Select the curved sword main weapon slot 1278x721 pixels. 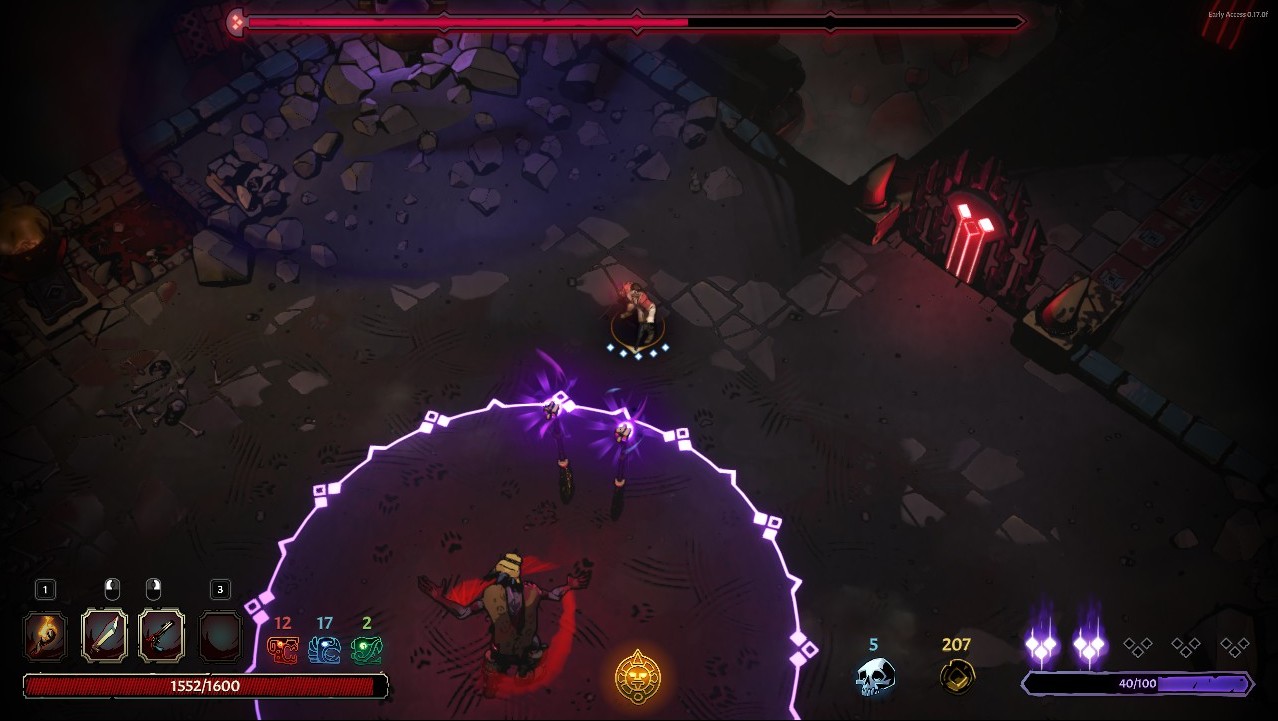click(104, 636)
